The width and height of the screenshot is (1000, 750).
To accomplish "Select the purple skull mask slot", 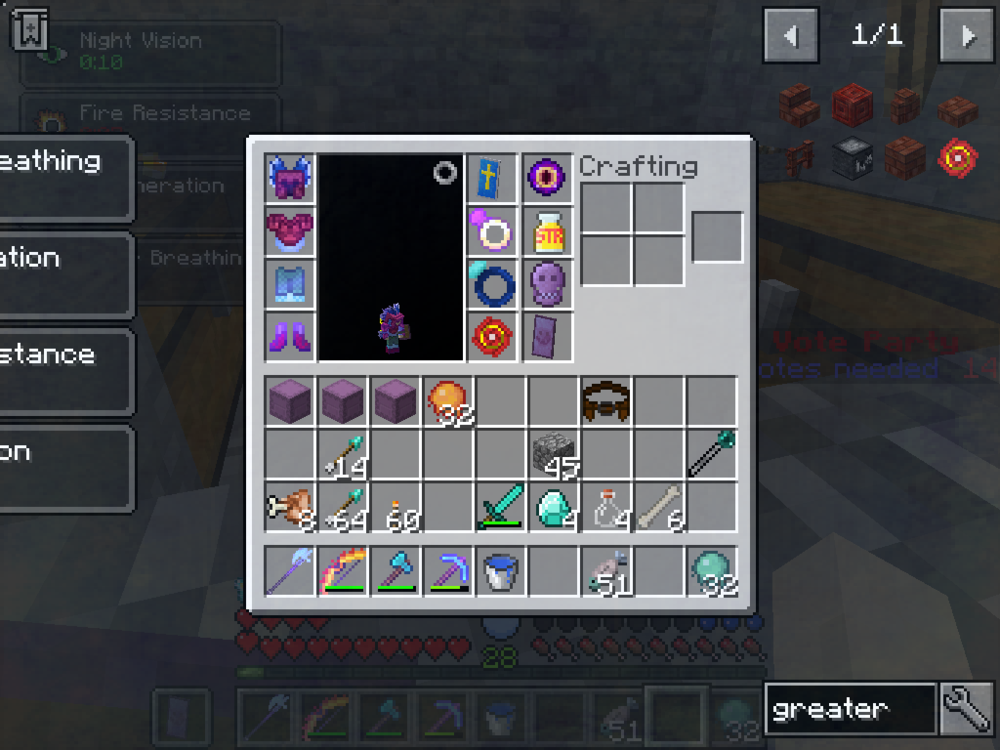I will 547,284.
